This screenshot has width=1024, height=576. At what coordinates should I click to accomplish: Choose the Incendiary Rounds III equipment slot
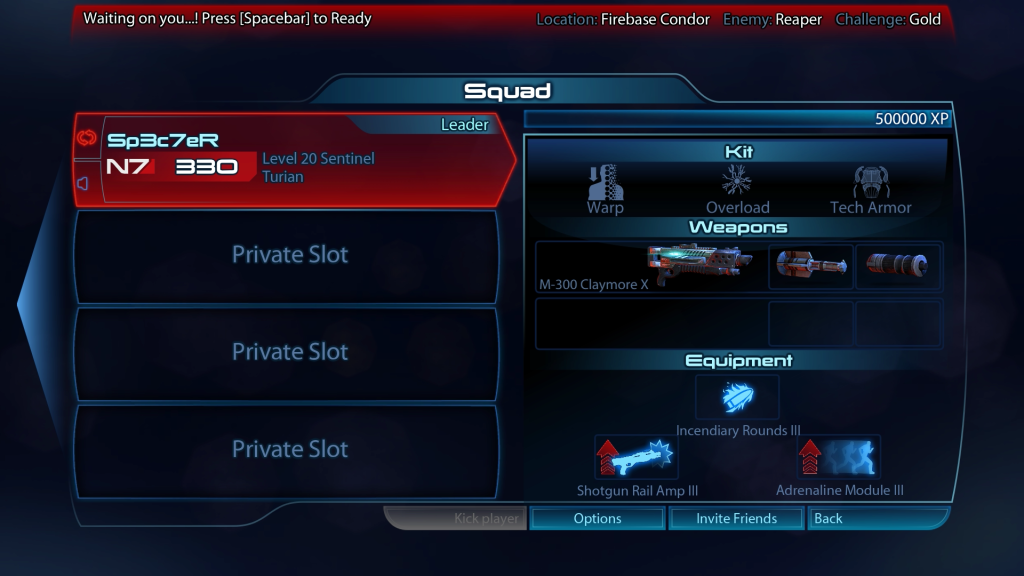737,398
